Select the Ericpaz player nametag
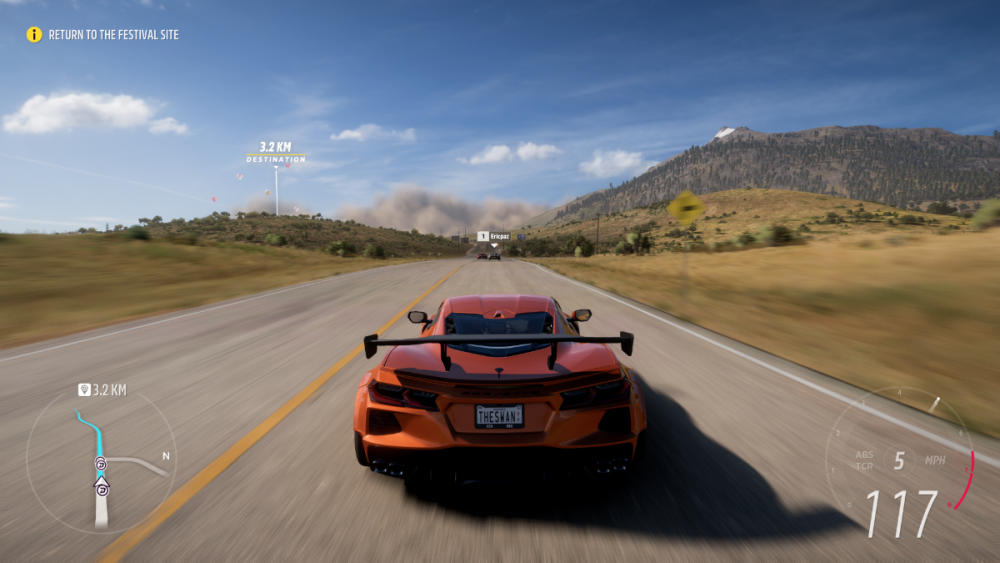This screenshot has width=1000, height=563. tap(494, 236)
